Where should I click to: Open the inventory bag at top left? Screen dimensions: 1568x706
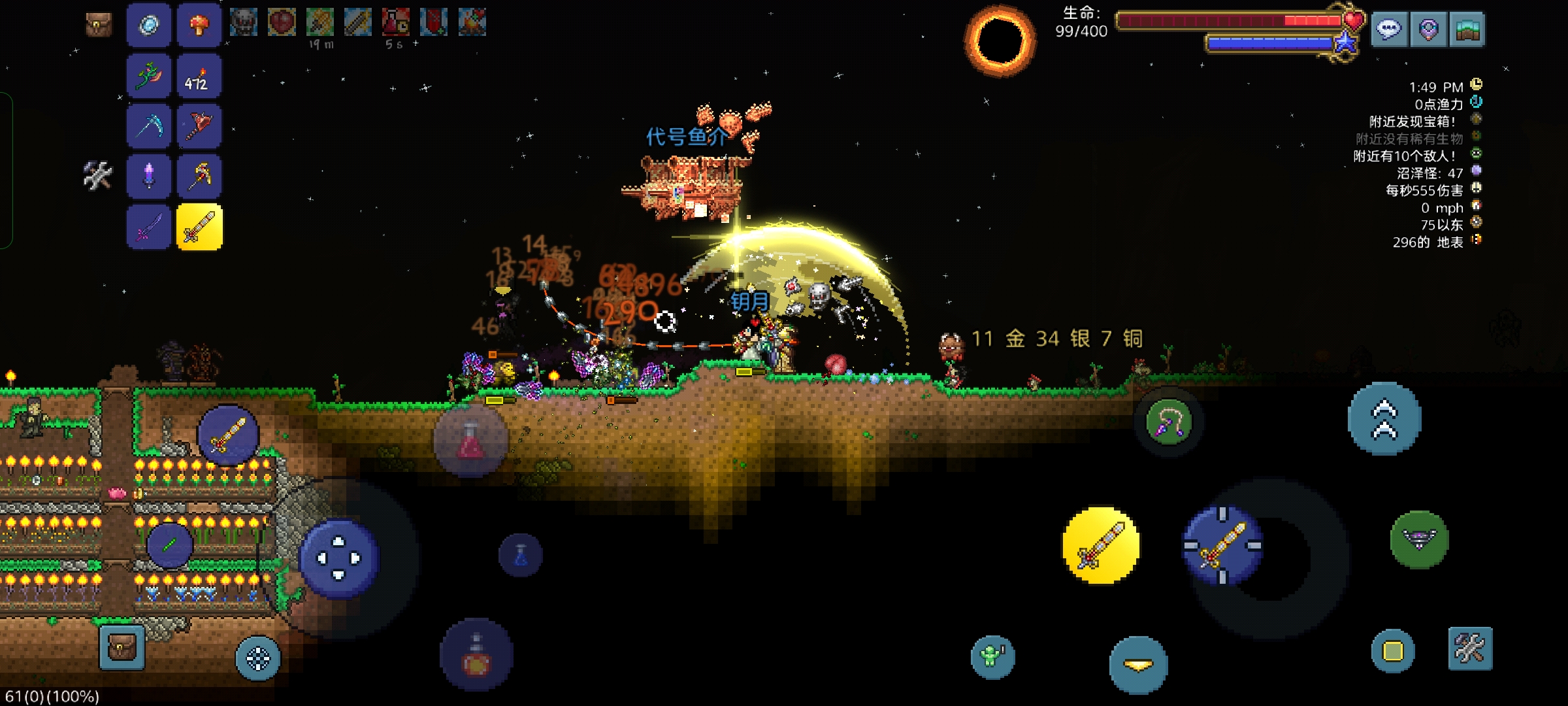tap(99, 25)
